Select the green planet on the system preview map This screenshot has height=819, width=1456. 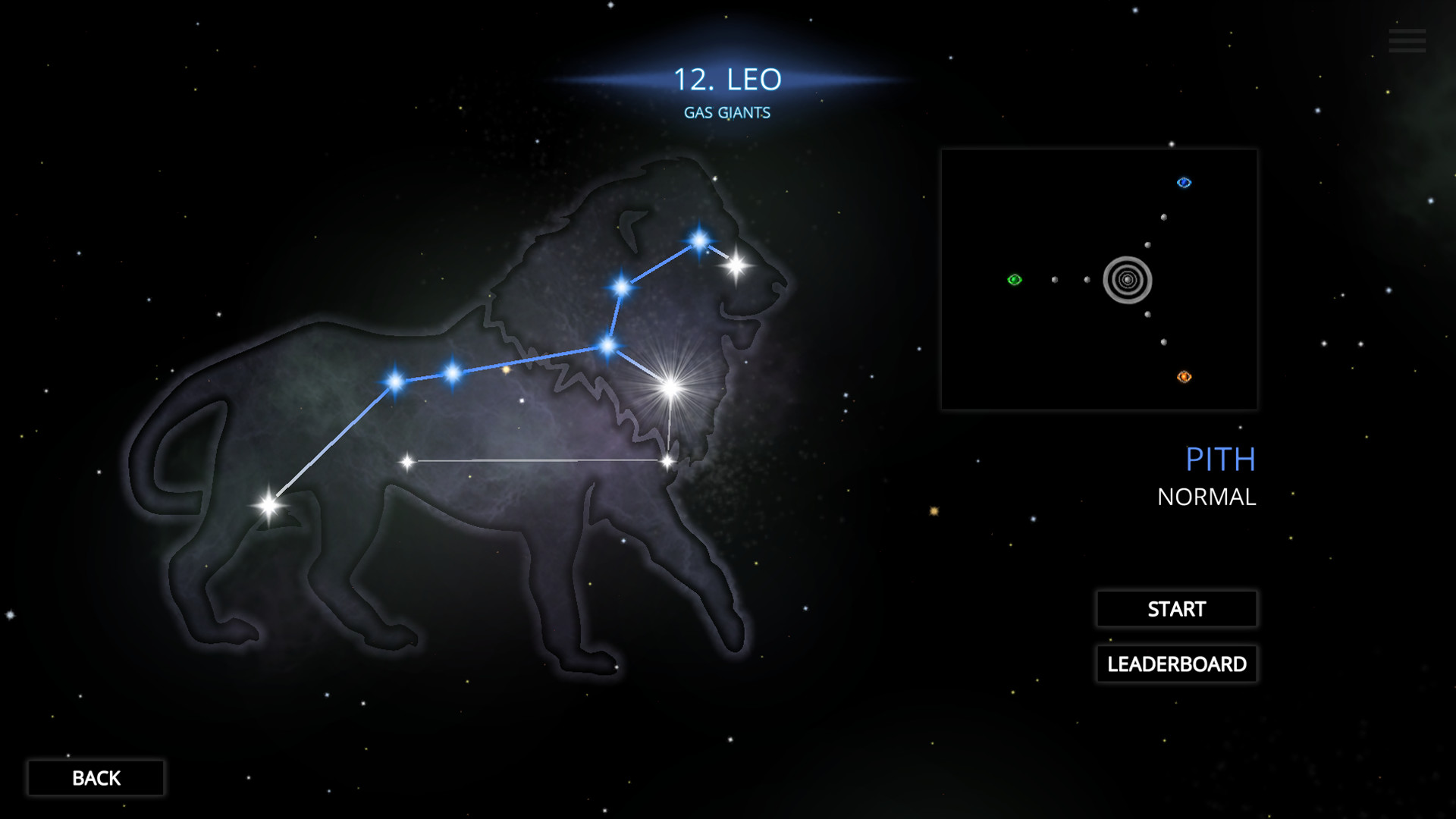1012,281
